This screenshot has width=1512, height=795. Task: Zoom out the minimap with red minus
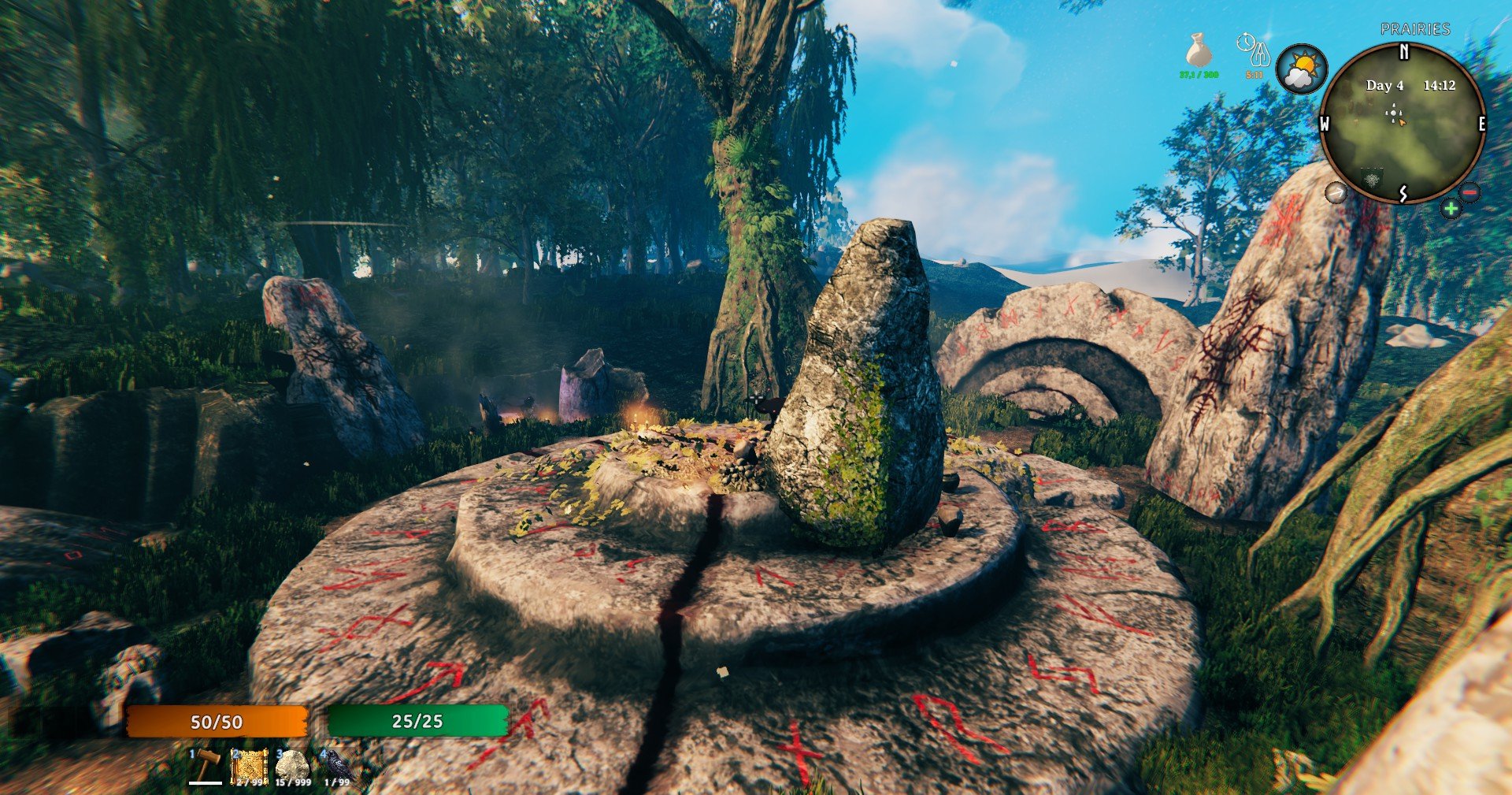1469,191
